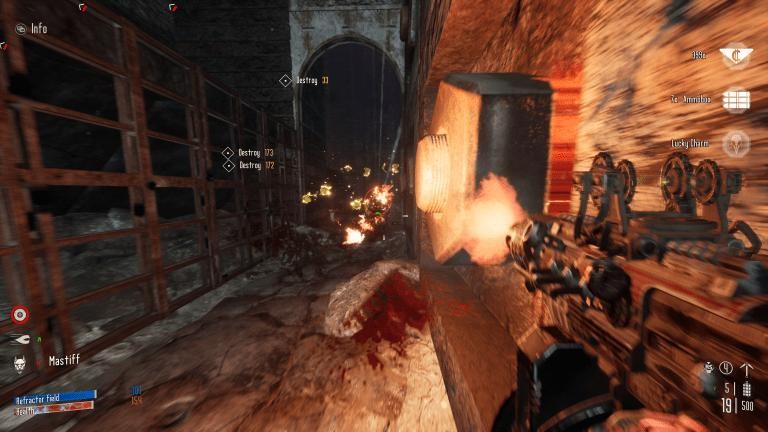This screenshot has width=768, height=432.
Task: Select the Mastiff demon skull icon
Action: [21, 360]
